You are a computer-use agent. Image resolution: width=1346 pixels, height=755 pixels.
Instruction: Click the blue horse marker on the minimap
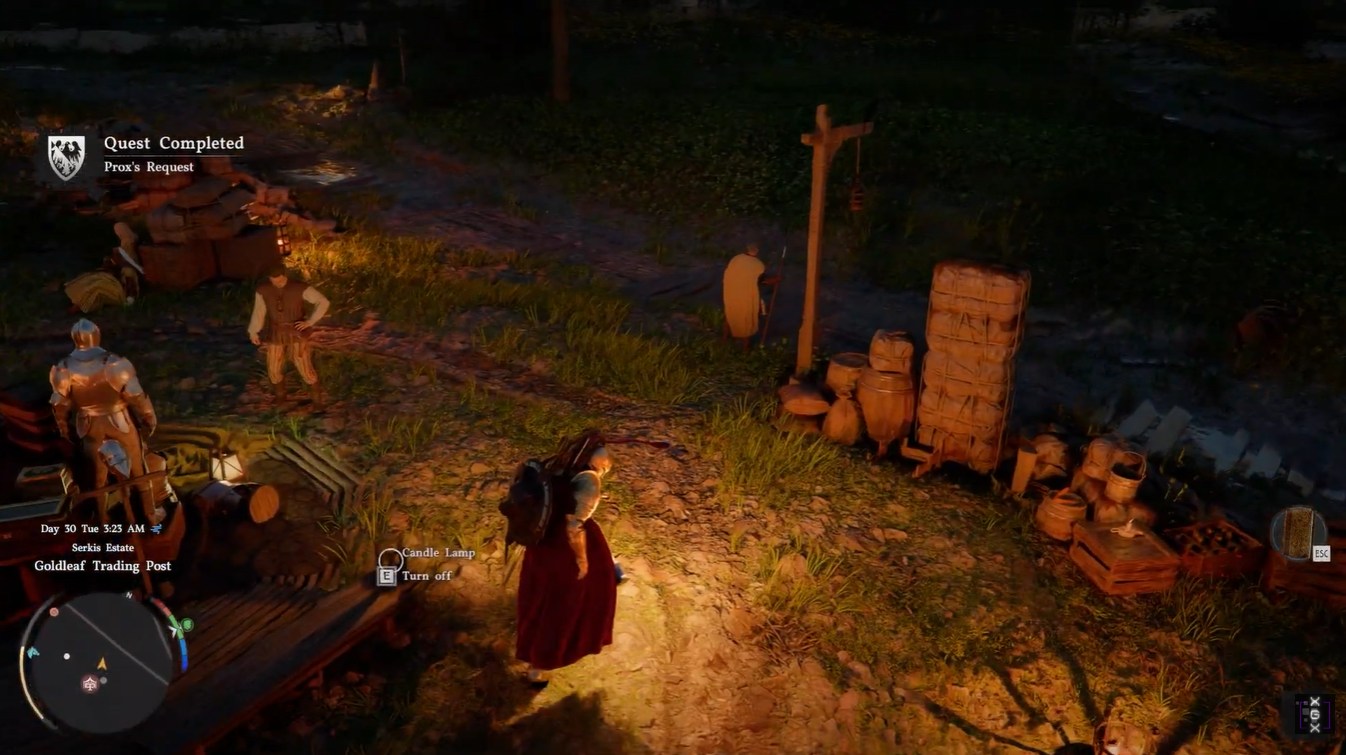(33, 652)
